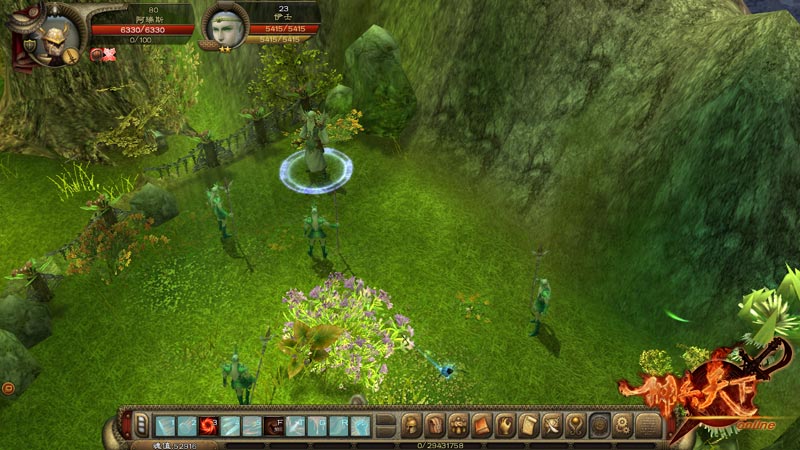Open the paper scroll quest icon
Screen dimensions: 800x450
tap(529, 425)
